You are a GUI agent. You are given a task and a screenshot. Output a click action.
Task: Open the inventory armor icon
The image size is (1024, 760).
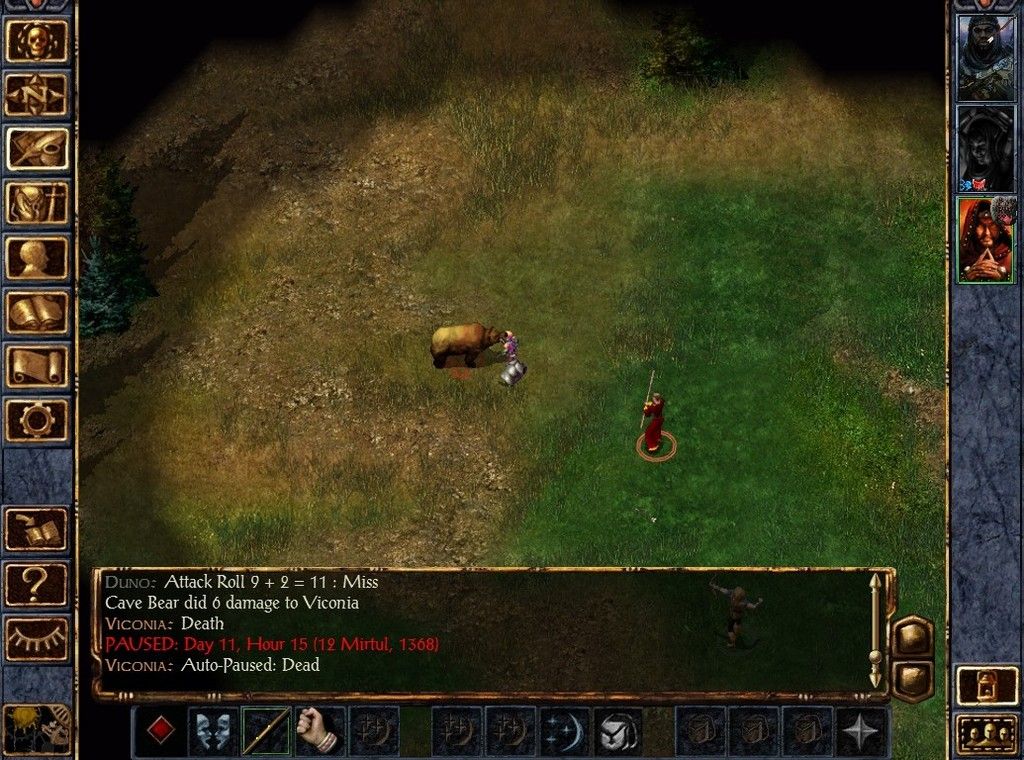39,203
